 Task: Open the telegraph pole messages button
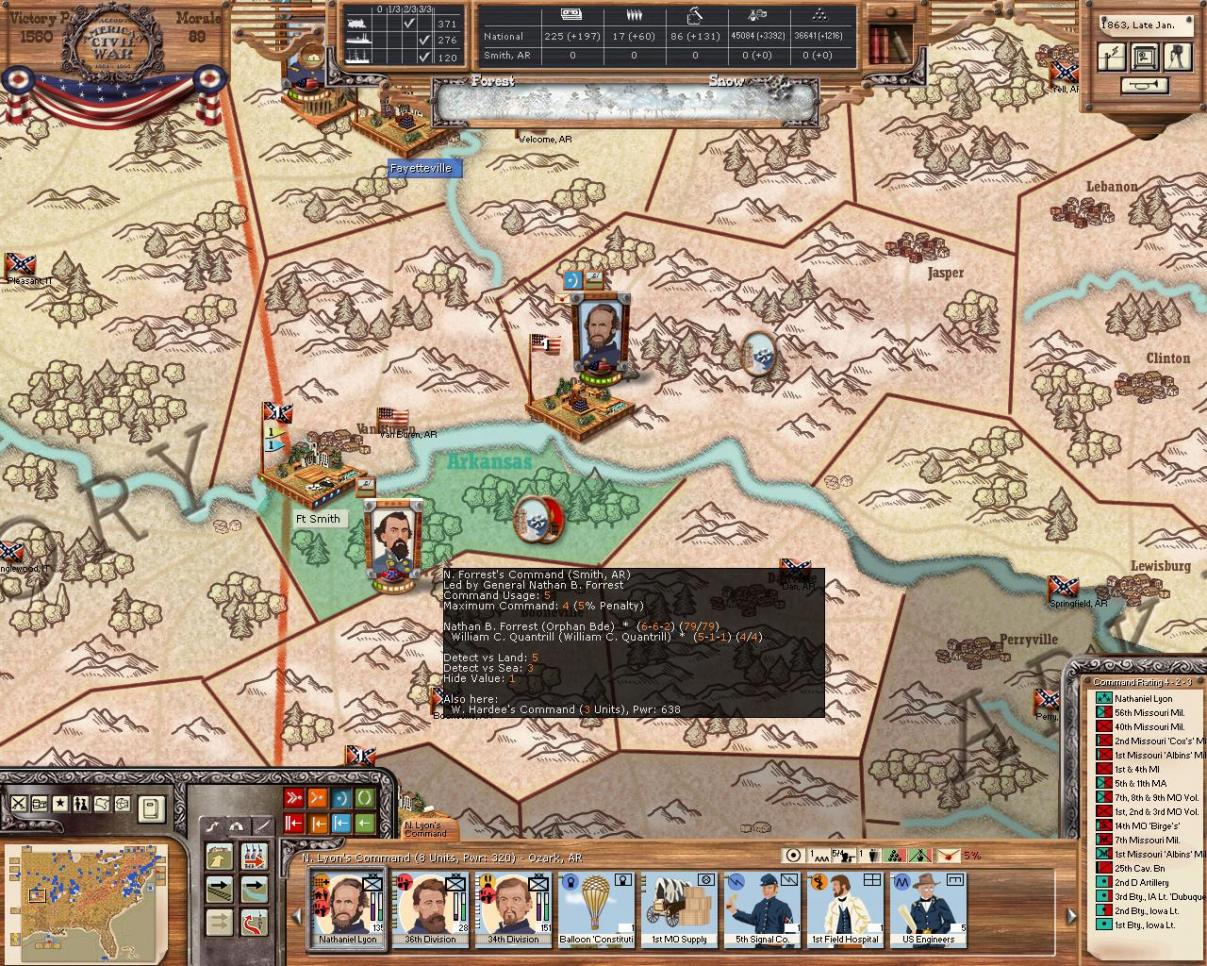pos(1113,57)
